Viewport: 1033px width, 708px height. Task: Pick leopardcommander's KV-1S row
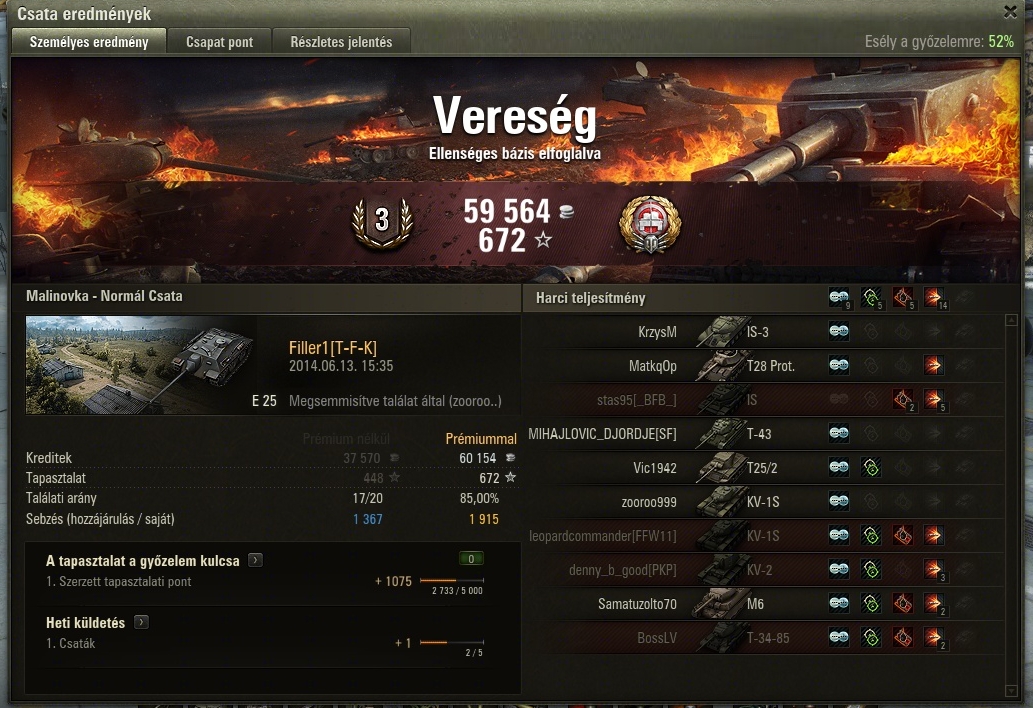click(x=760, y=536)
